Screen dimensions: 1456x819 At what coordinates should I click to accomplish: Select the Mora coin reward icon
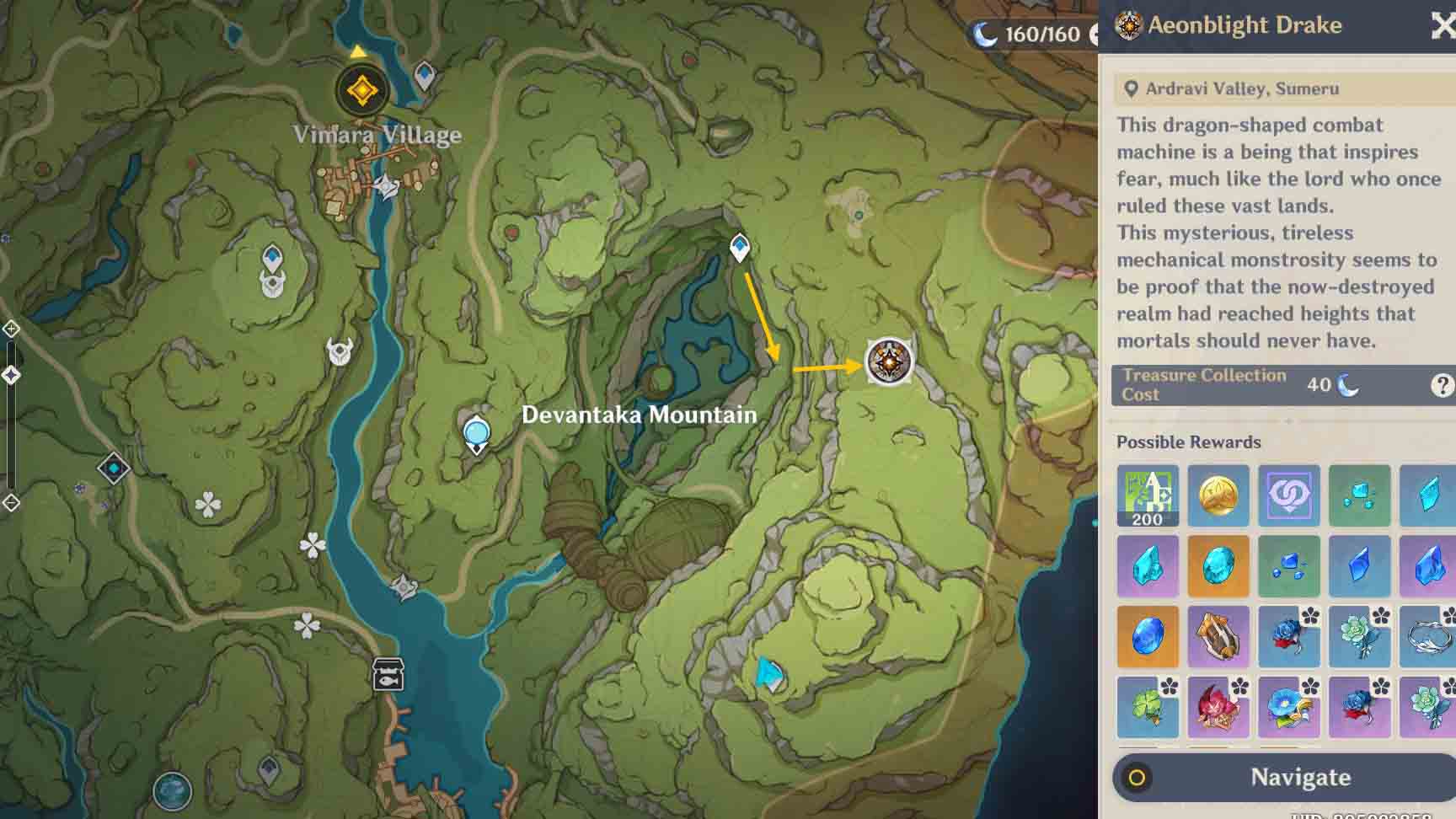(x=1218, y=496)
